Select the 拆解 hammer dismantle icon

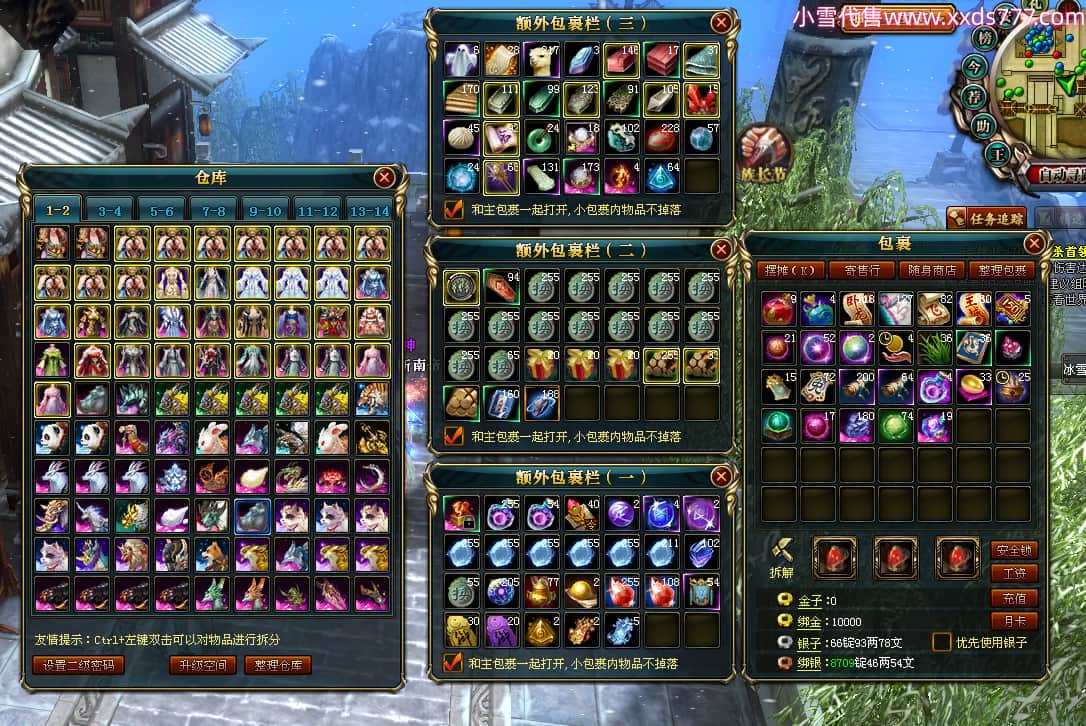pos(783,551)
